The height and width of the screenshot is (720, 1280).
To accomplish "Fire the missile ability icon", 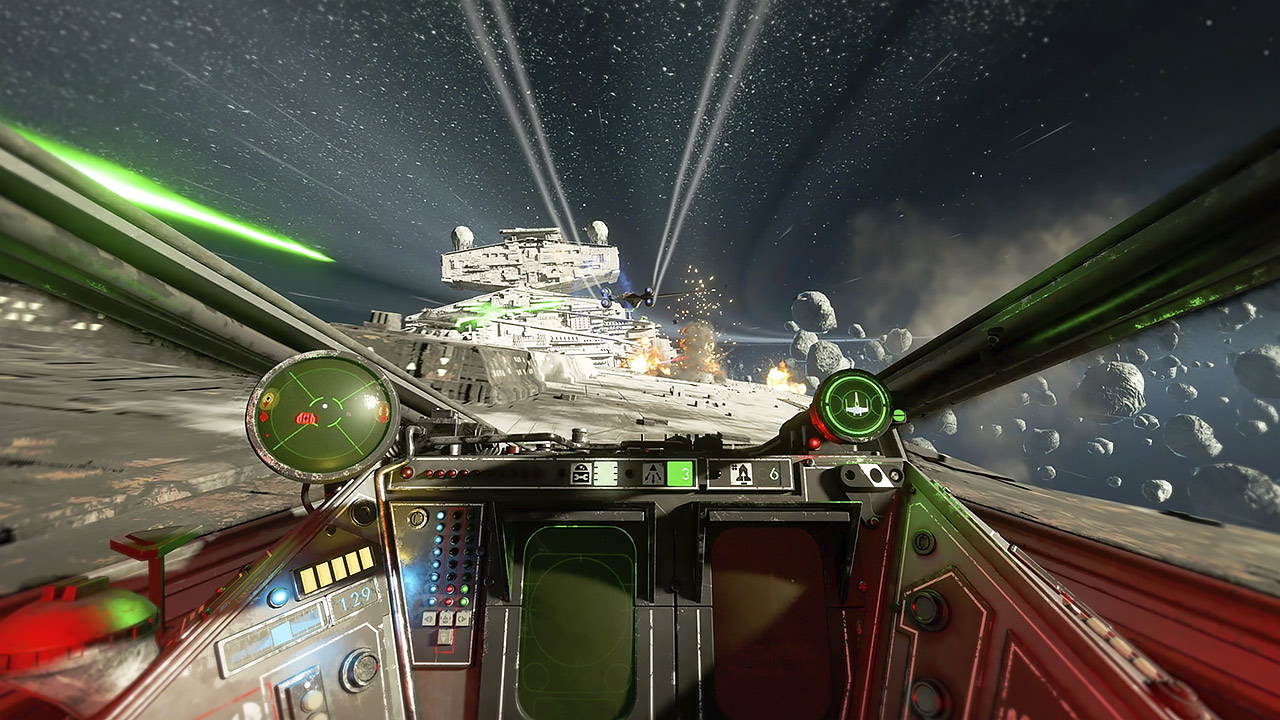I will click(x=742, y=473).
